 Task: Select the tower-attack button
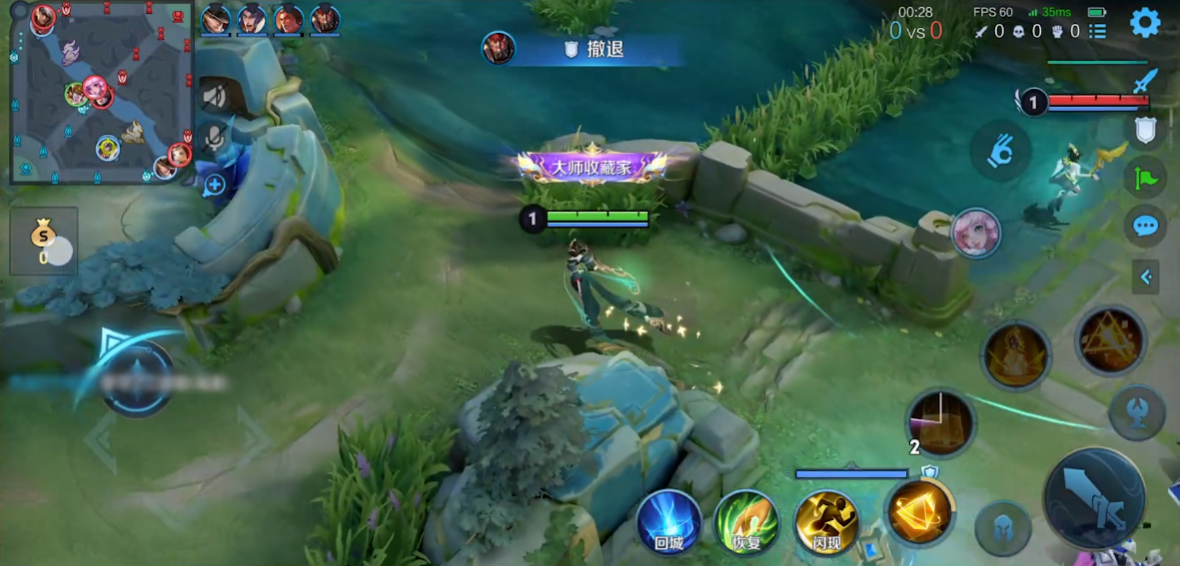point(1137,412)
